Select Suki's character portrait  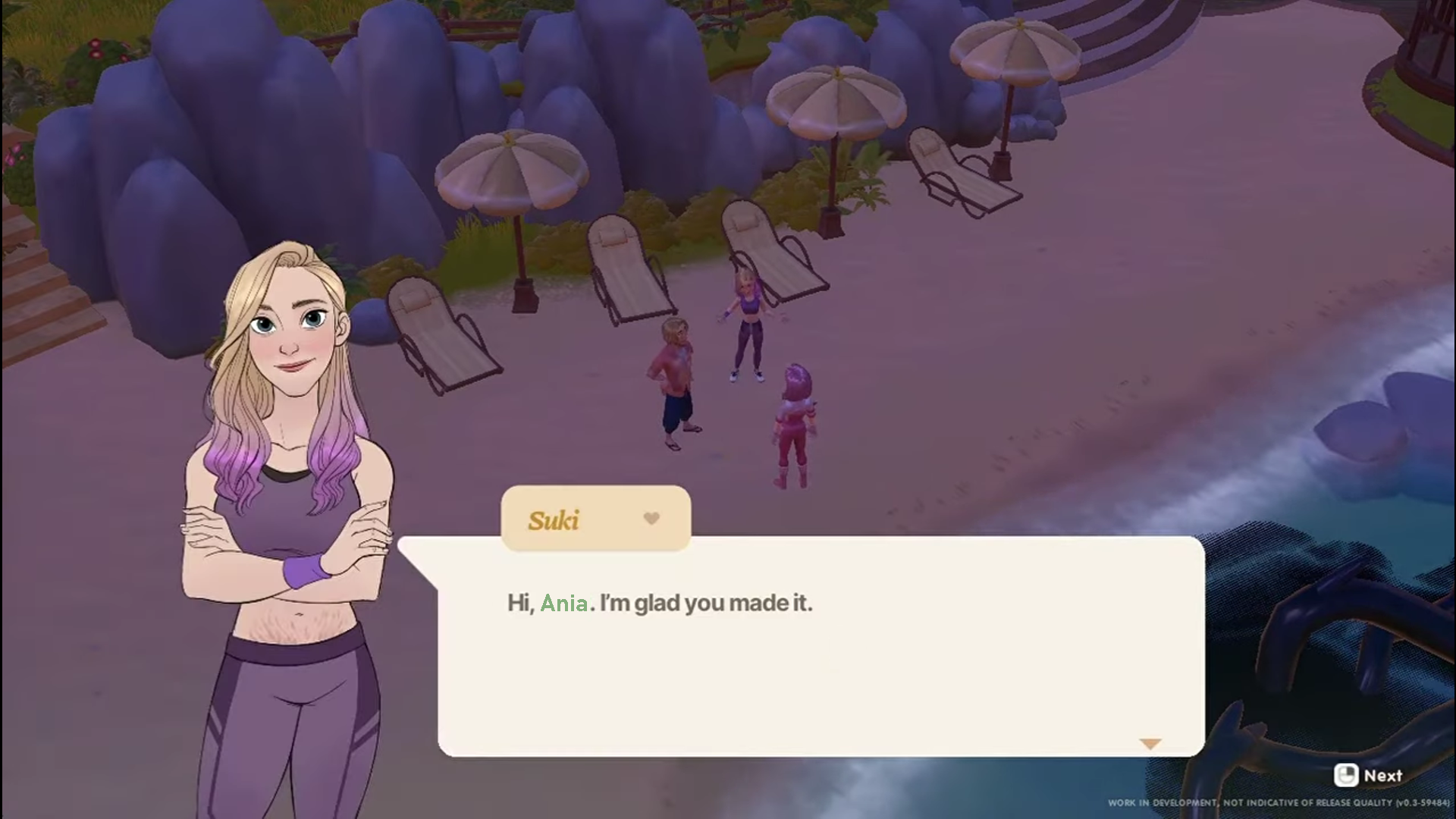tap(288, 455)
